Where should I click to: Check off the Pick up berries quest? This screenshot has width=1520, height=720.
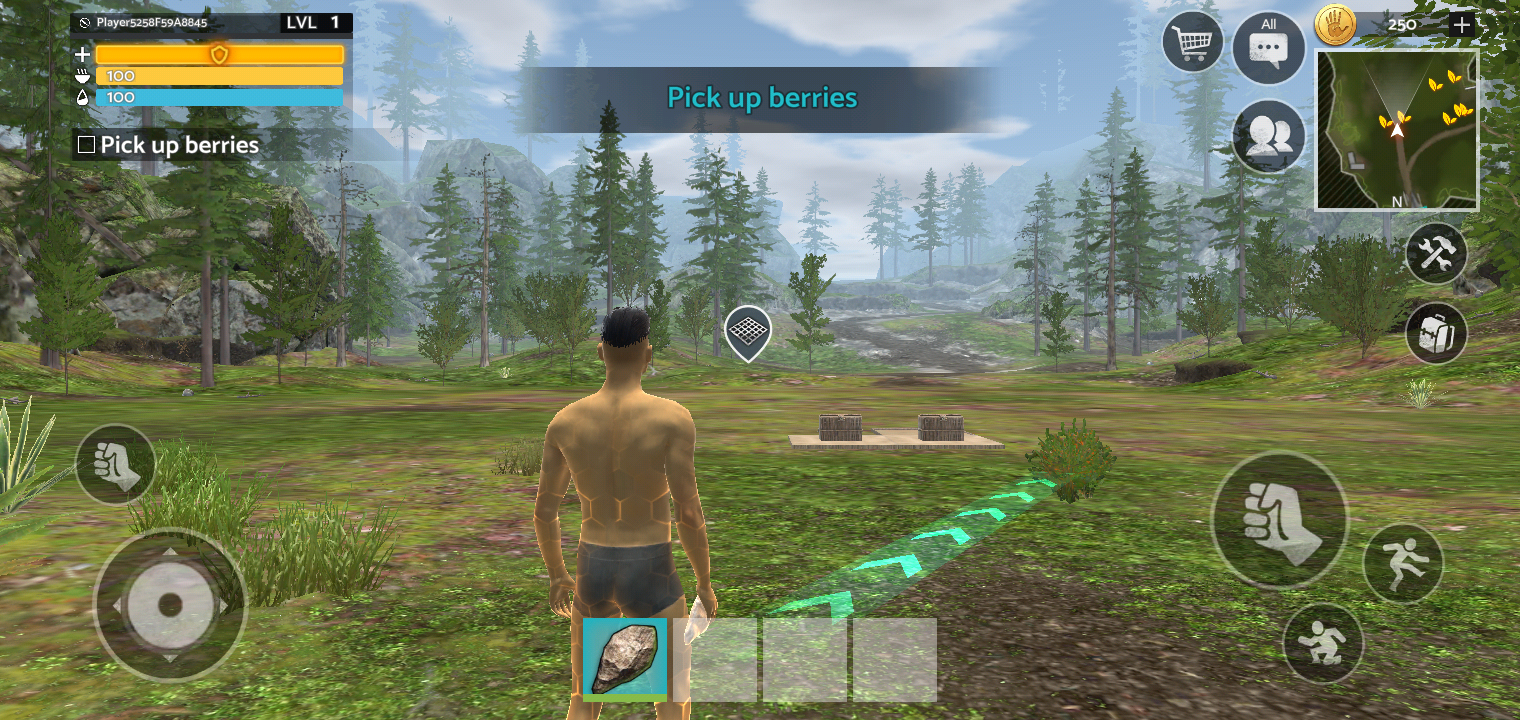[x=85, y=145]
